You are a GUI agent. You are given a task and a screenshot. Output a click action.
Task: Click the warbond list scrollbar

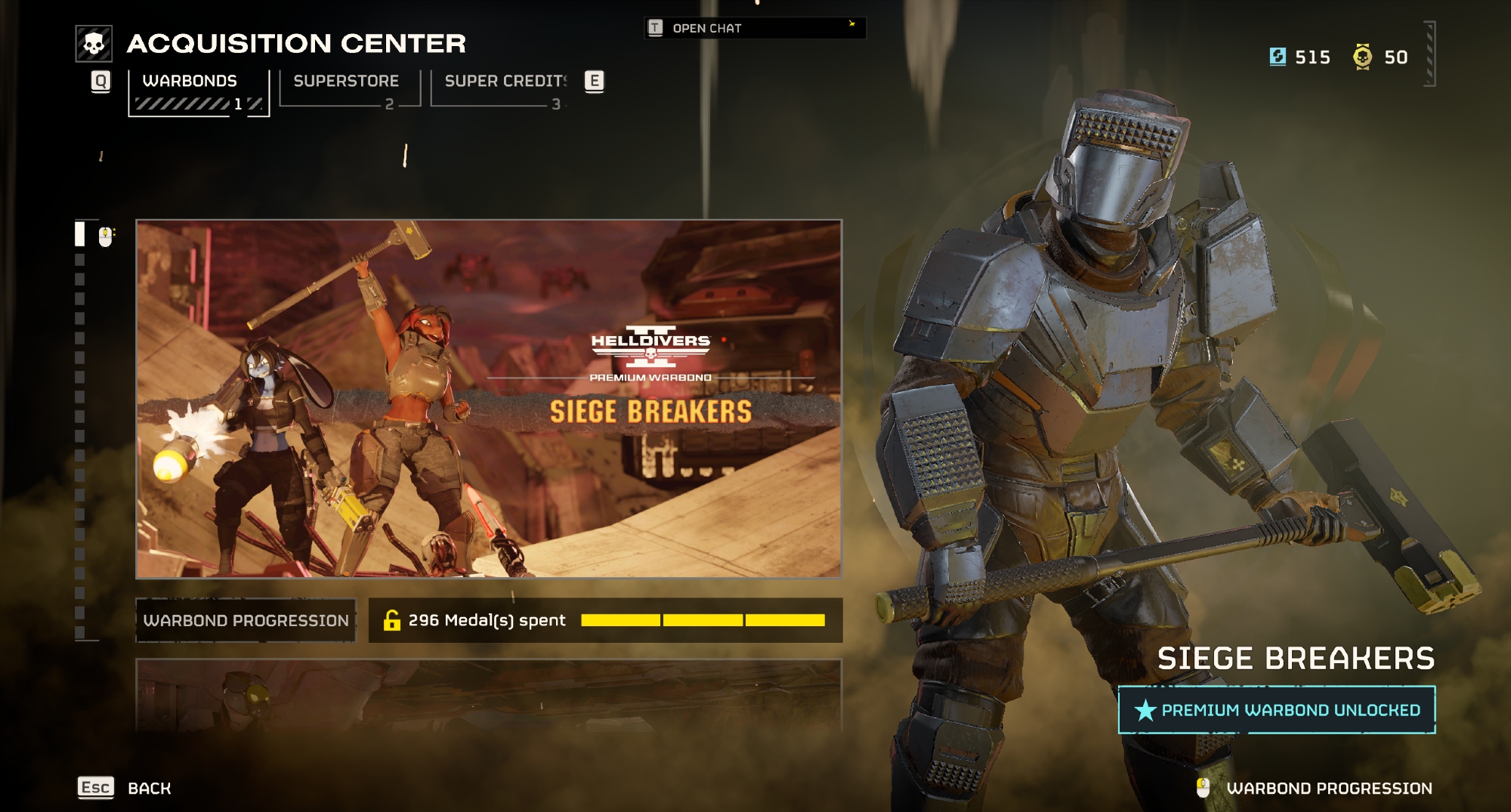pyautogui.click(x=80, y=431)
